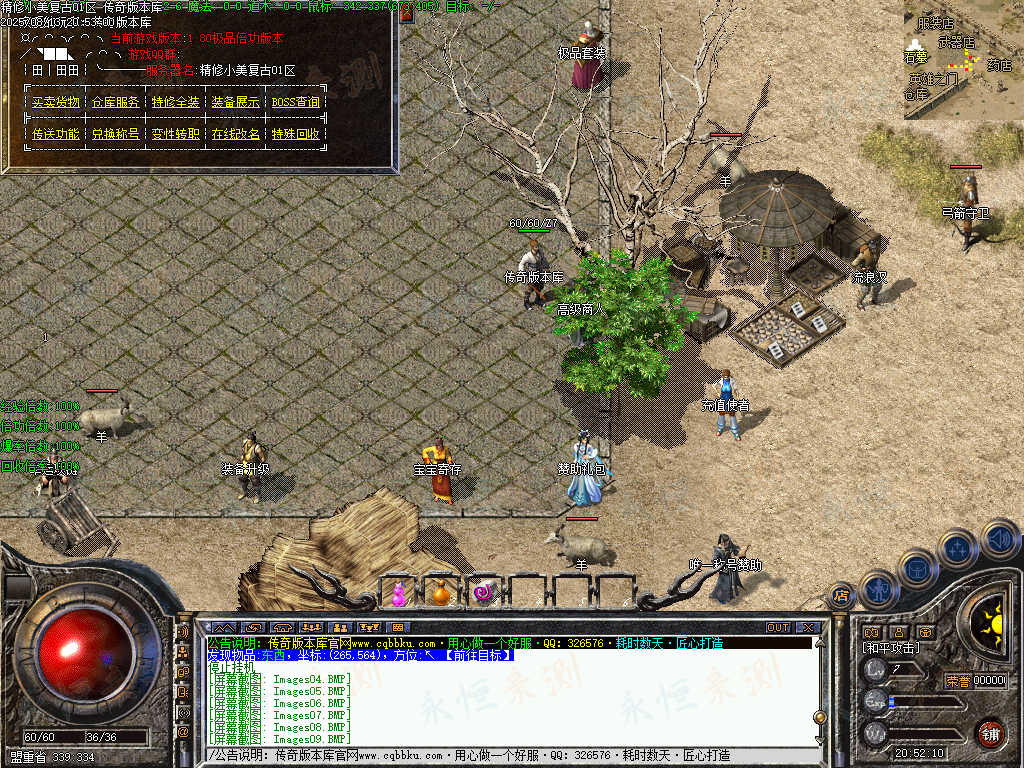The height and width of the screenshot is (768, 1024).
Task: Open the bag inventory round button
Action: 917,568
